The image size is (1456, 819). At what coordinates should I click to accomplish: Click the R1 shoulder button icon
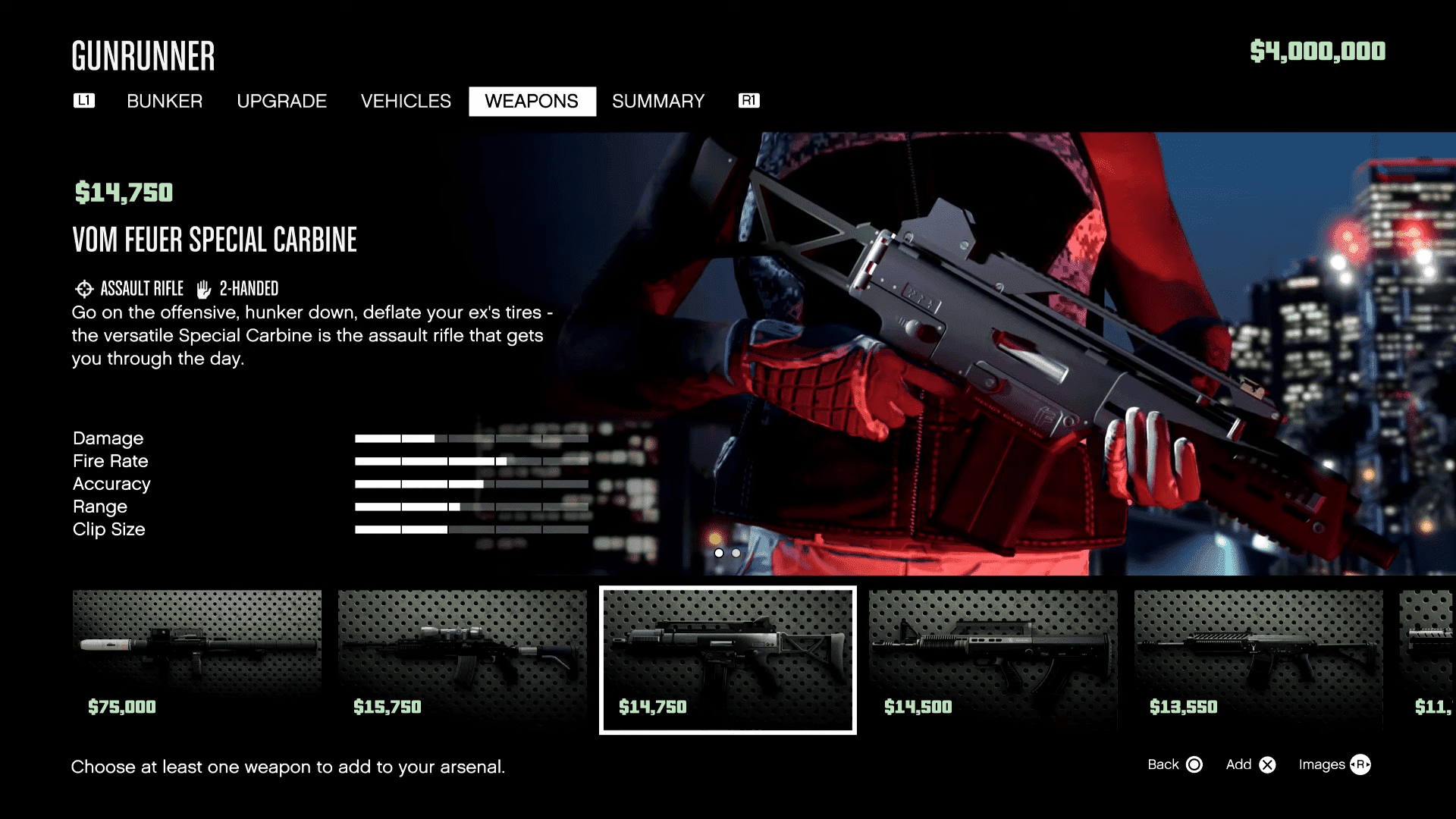(x=748, y=99)
